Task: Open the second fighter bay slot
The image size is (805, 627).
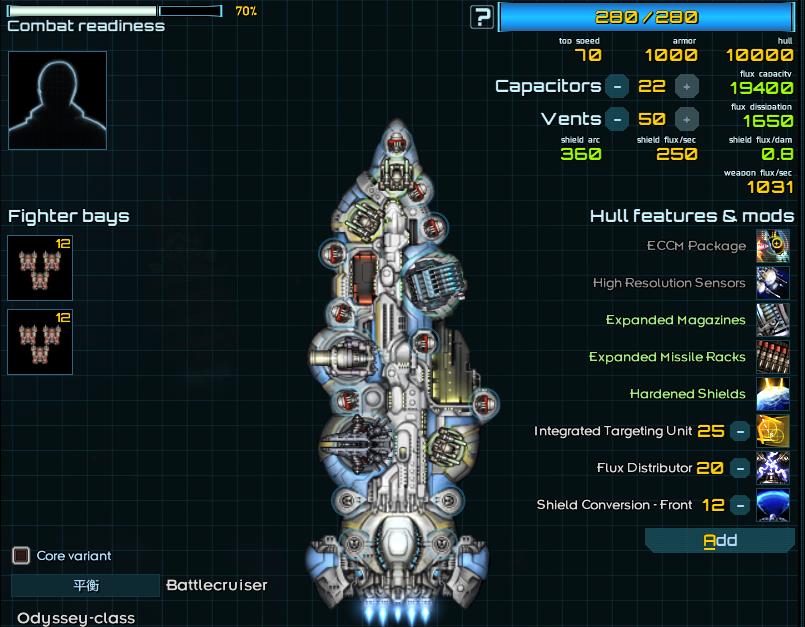Action: coord(40,342)
